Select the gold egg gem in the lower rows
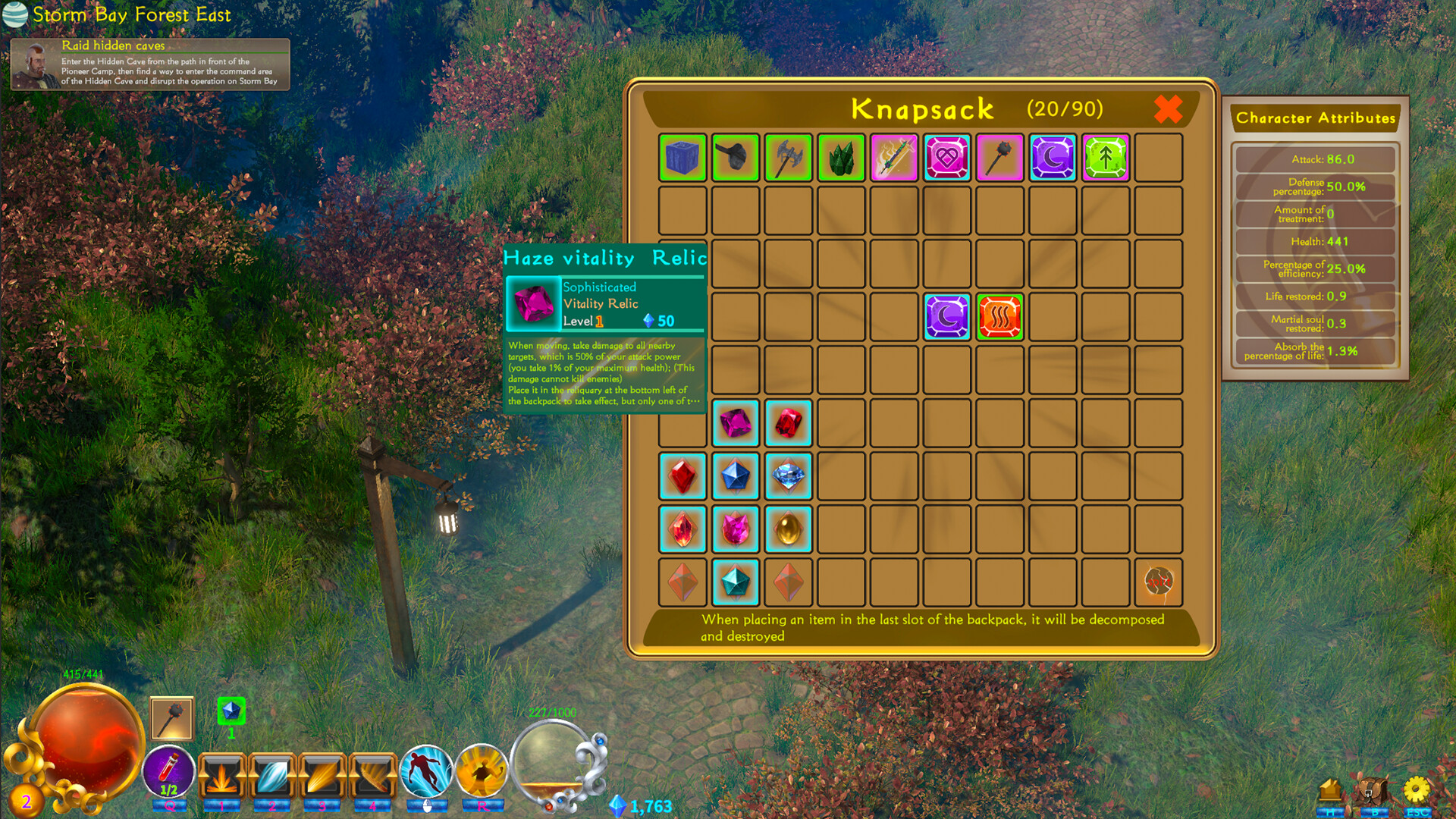Image resolution: width=1456 pixels, height=819 pixels. (788, 529)
